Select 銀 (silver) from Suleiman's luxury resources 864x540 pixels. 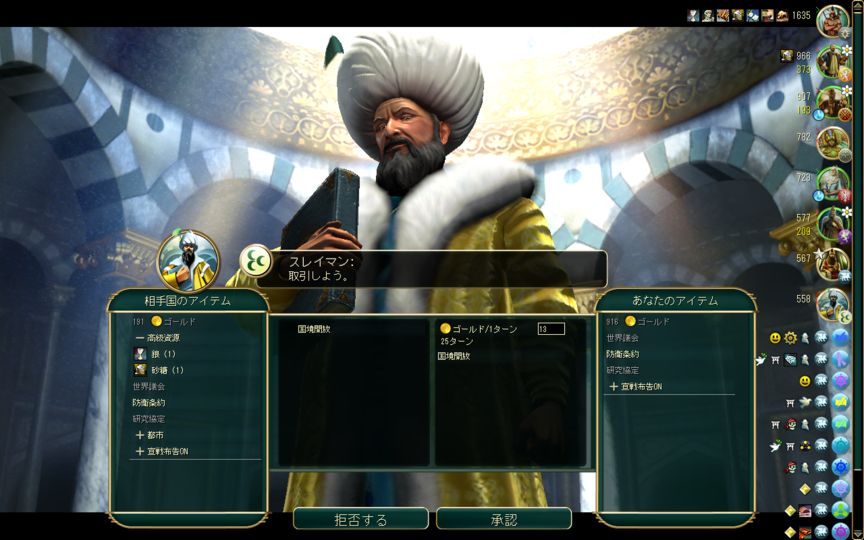point(162,354)
